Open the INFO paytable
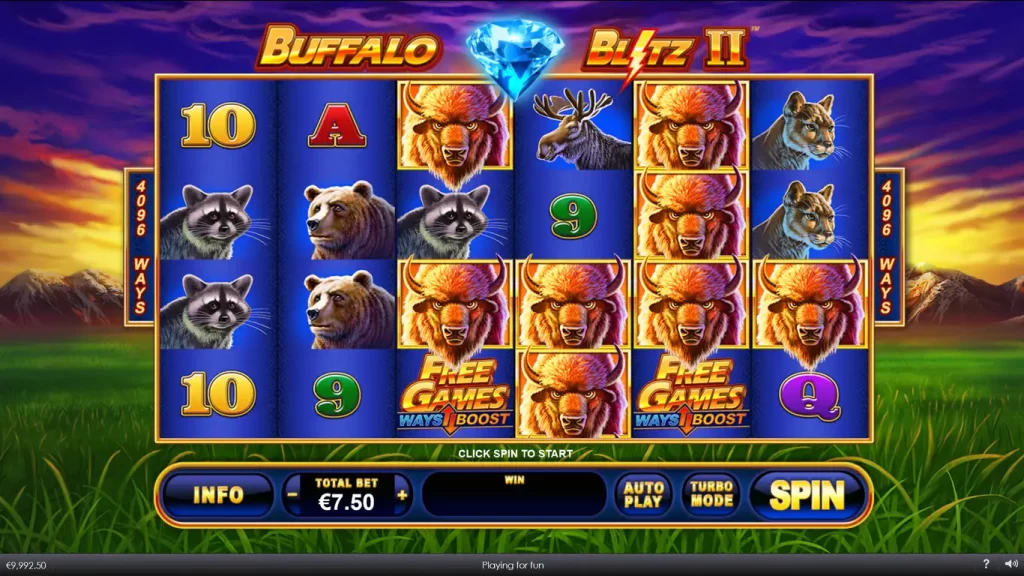Image resolution: width=1024 pixels, height=576 pixels. [x=218, y=494]
